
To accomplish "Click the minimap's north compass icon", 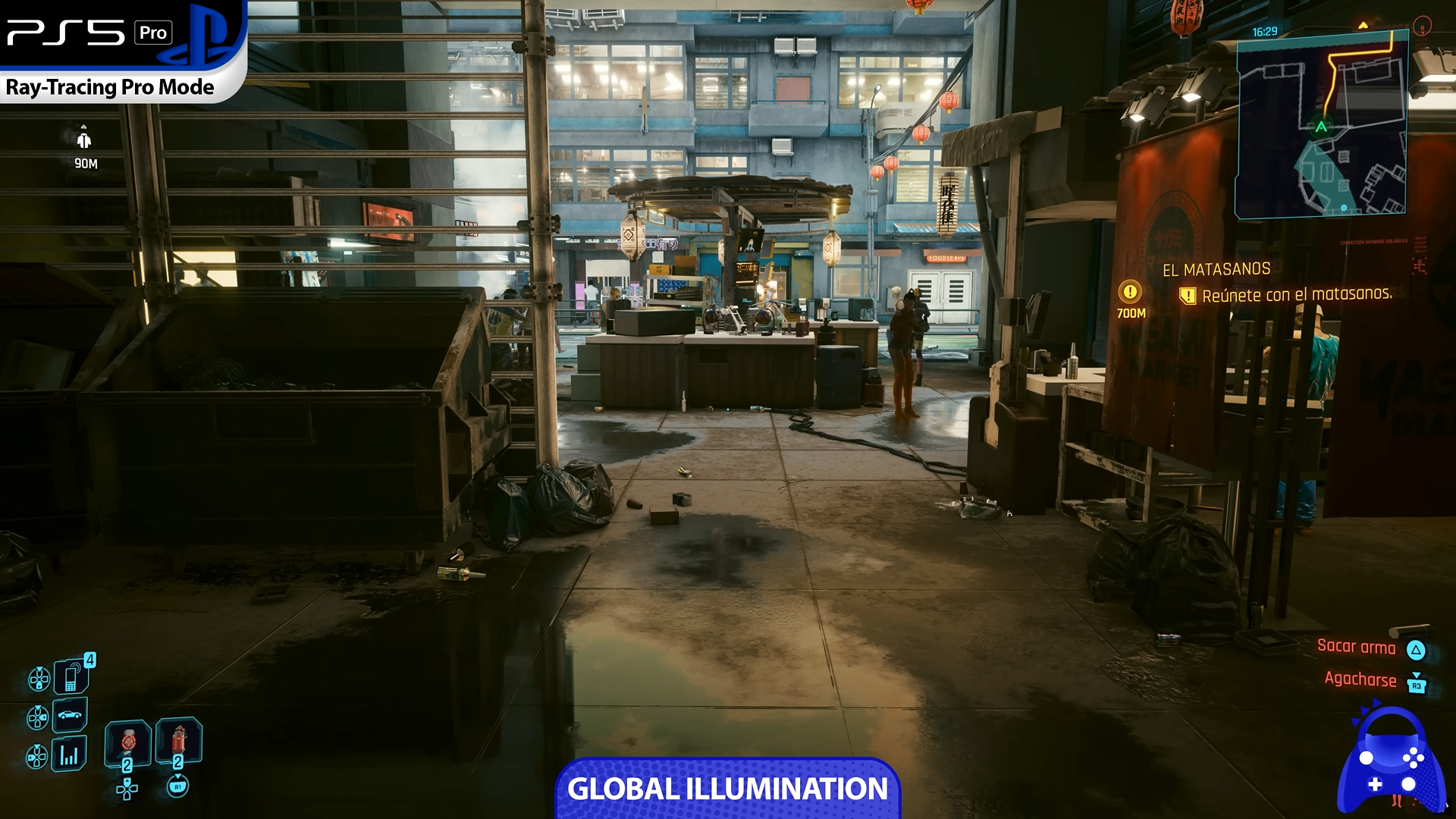I will click(1423, 26).
